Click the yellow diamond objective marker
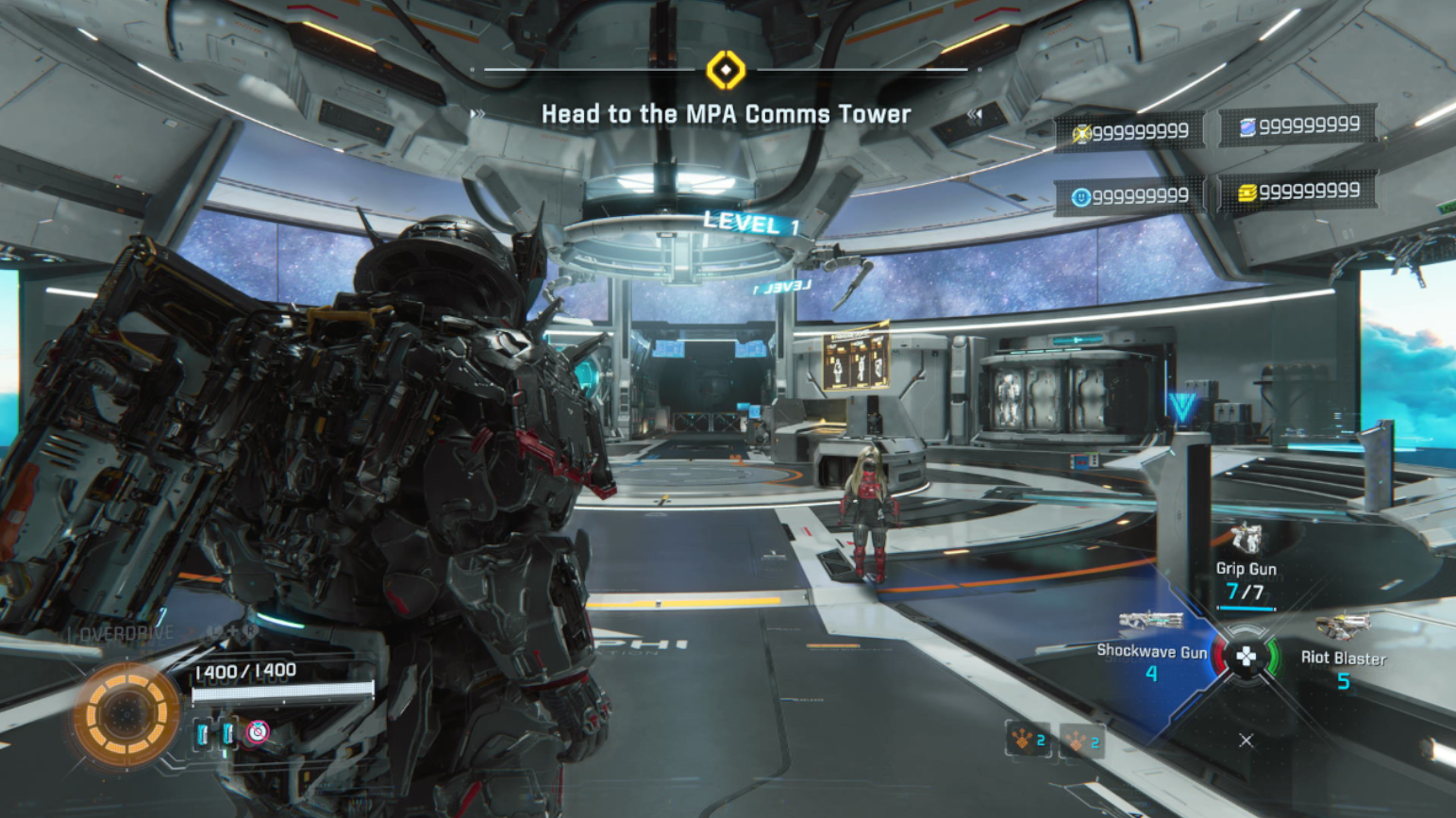Image resolution: width=1456 pixels, height=818 pixels. (726, 70)
